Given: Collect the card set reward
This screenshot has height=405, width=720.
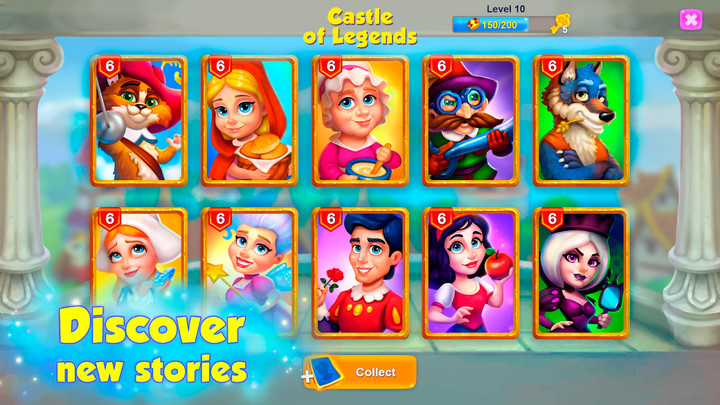Looking at the screenshot, I should coord(360,372).
